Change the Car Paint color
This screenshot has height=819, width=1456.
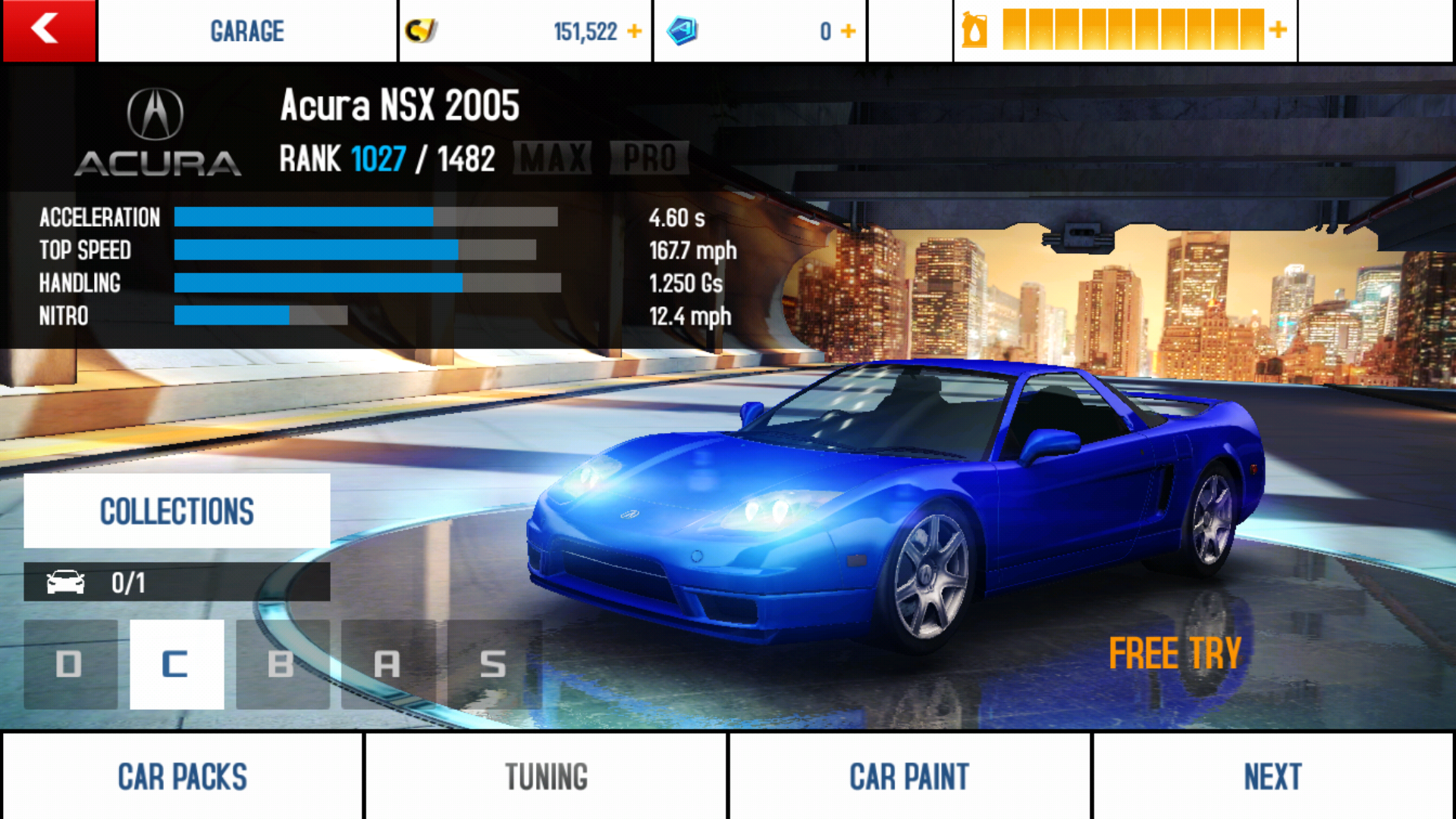coord(909,777)
